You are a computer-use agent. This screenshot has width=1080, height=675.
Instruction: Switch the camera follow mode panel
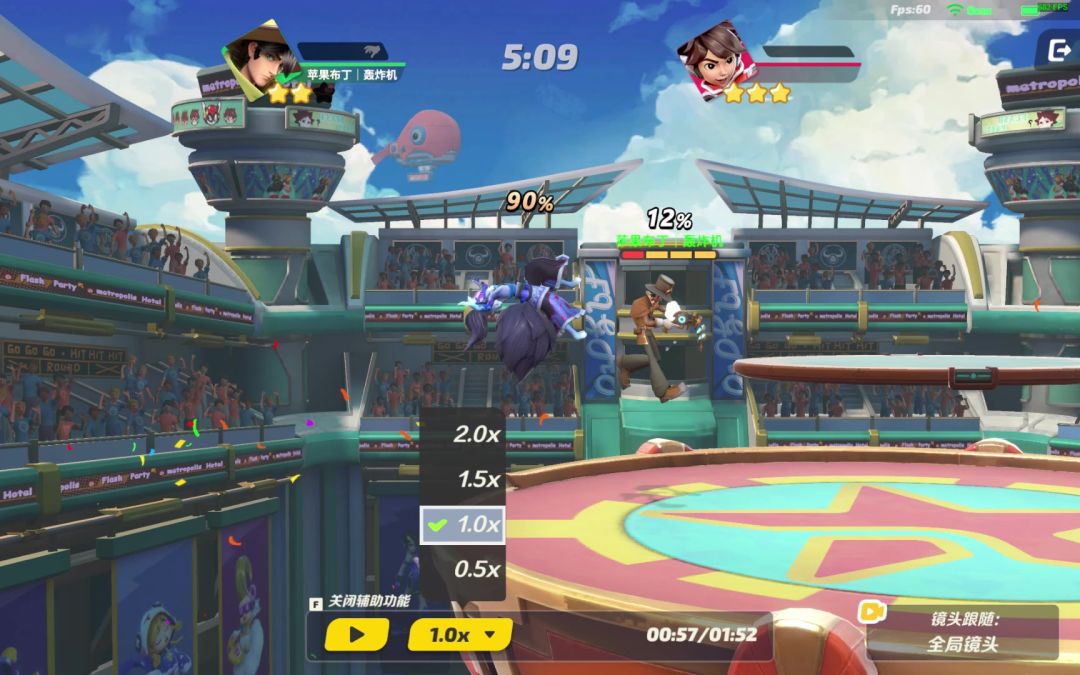(960, 632)
